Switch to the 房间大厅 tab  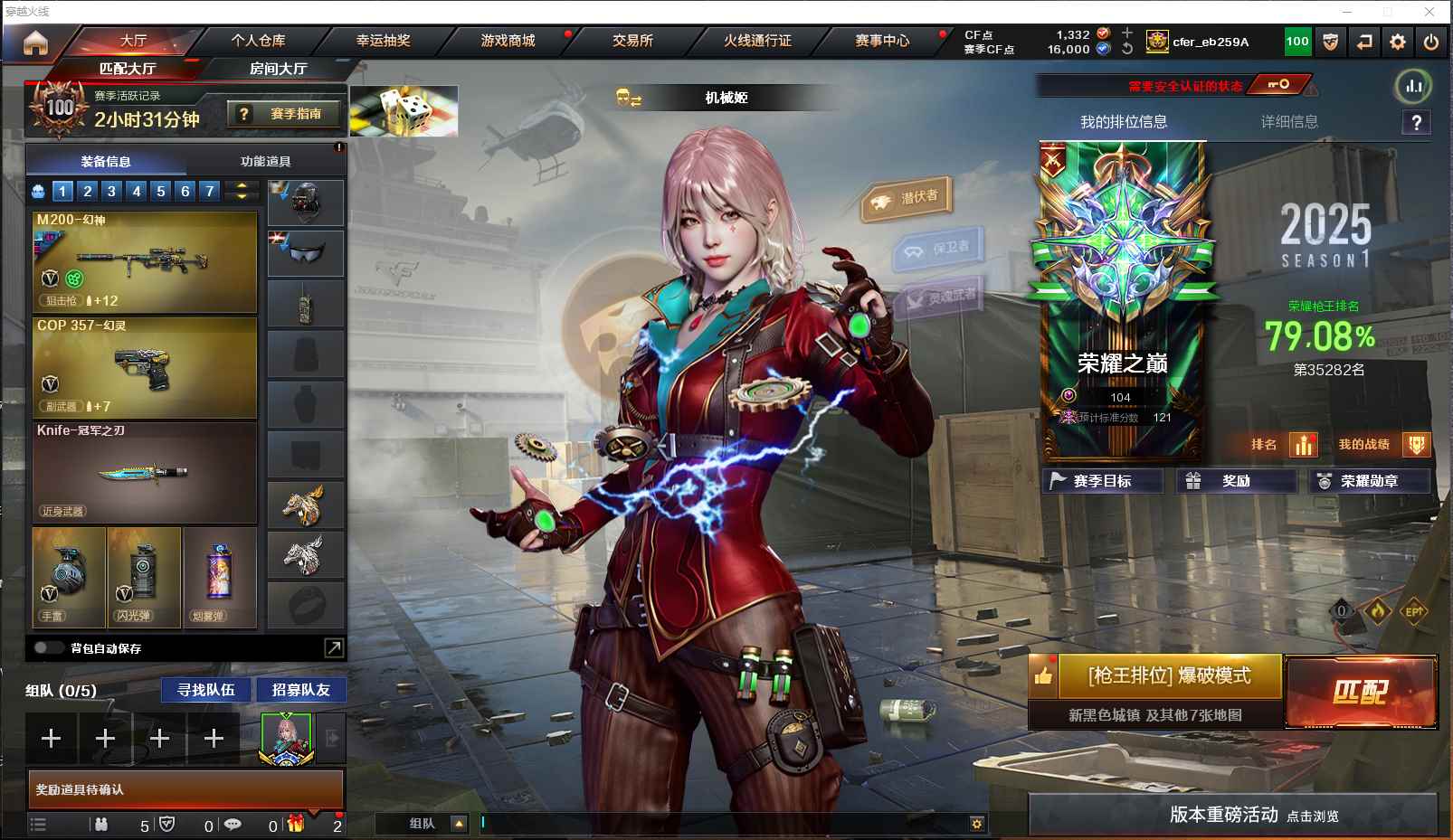tap(278, 69)
